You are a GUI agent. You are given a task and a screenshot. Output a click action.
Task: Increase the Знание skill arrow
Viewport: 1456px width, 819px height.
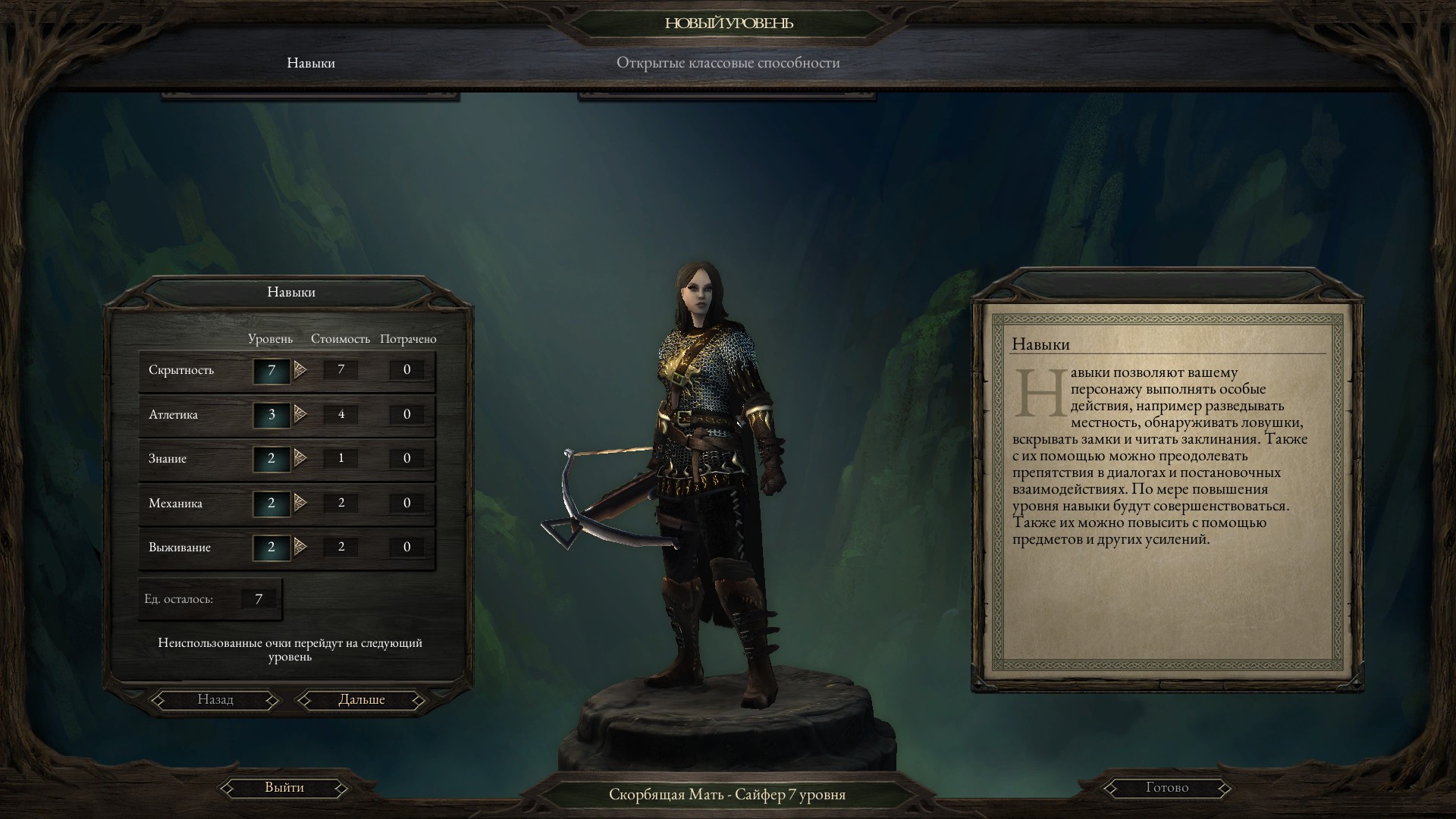[x=301, y=458]
